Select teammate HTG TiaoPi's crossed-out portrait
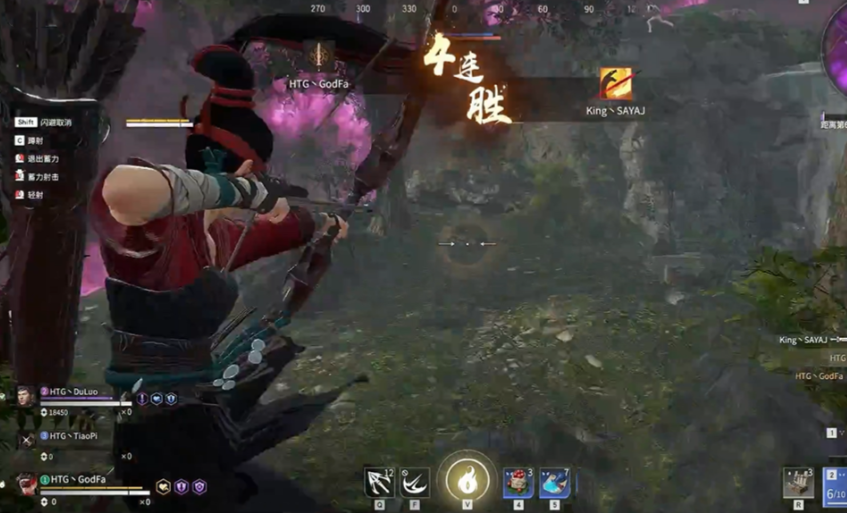The image size is (847, 513). click(x=26, y=439)
